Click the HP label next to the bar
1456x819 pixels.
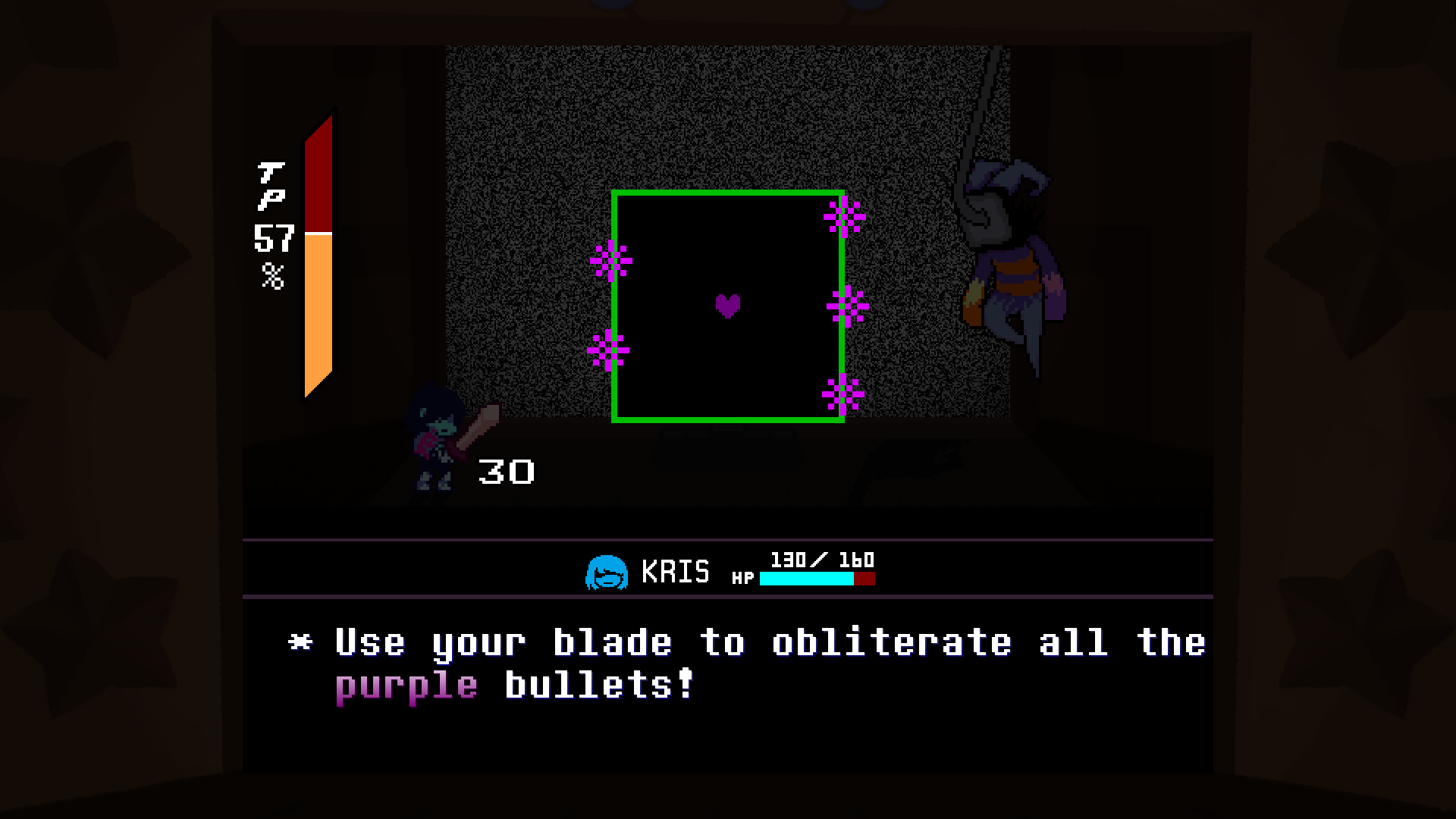click(x=744, y=578)
